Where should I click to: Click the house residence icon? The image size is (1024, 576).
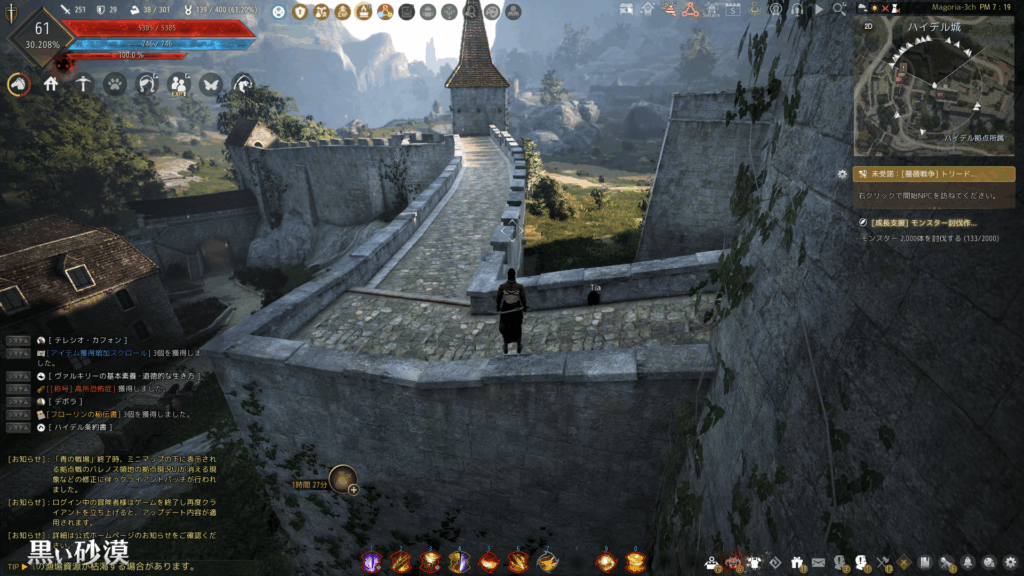[51, 85]
